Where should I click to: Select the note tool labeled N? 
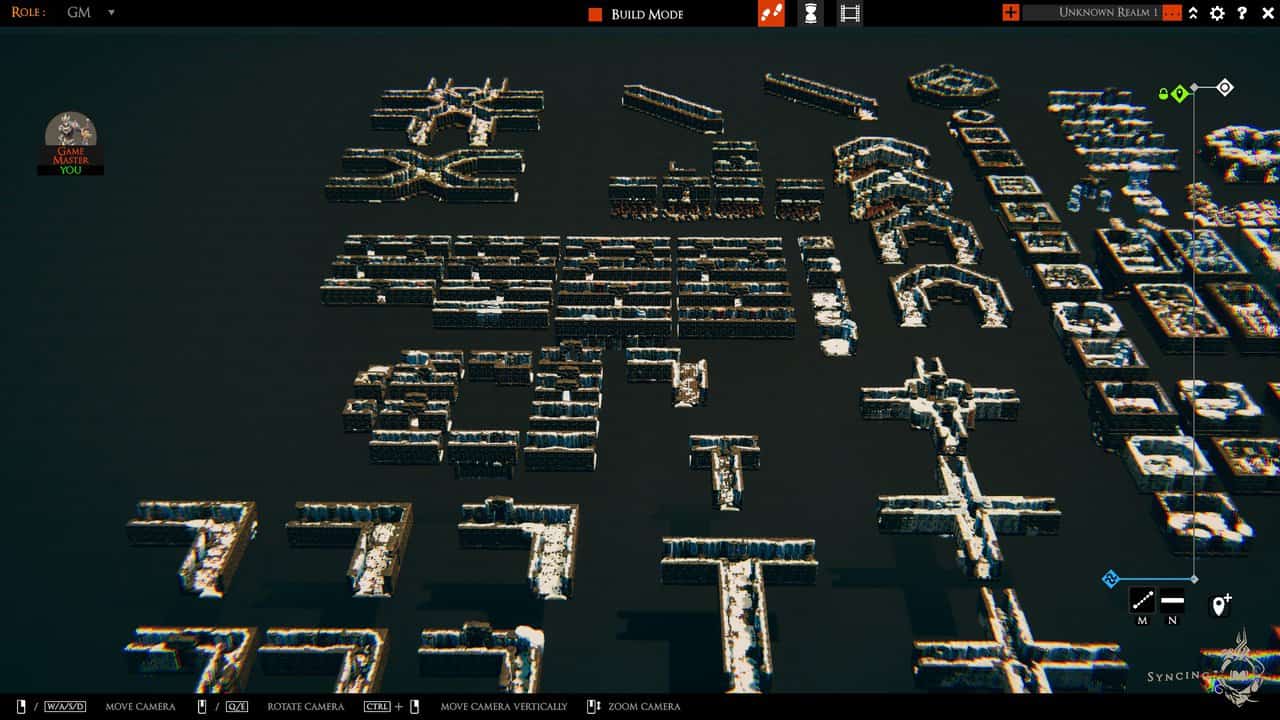[x=1170, y=600]
